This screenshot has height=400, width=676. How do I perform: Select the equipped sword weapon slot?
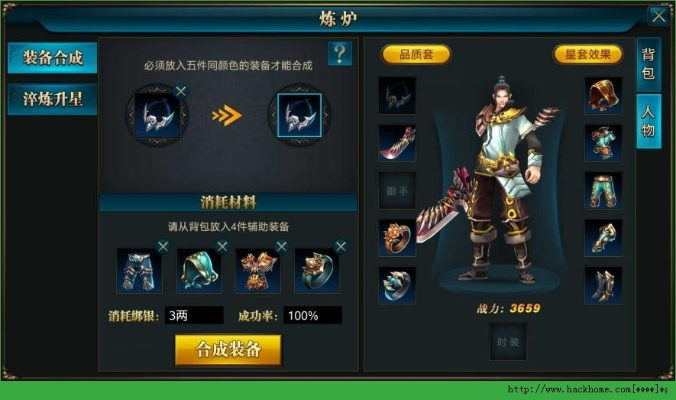(397, 142)
